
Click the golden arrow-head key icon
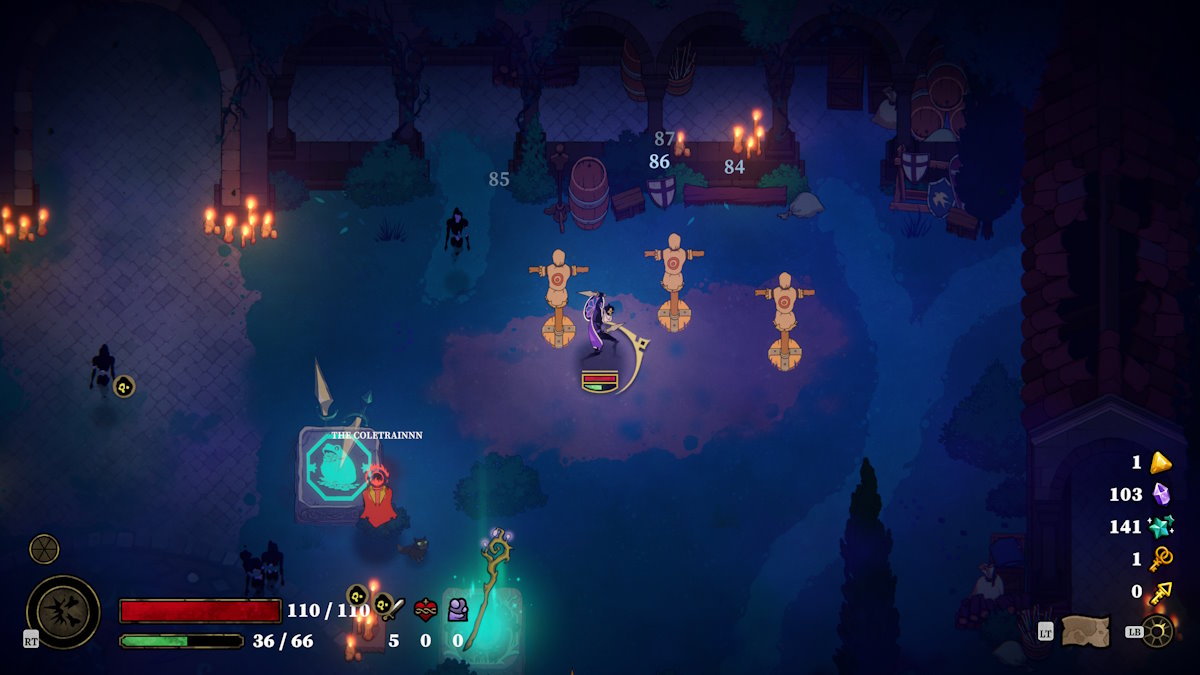point(1160,592)
